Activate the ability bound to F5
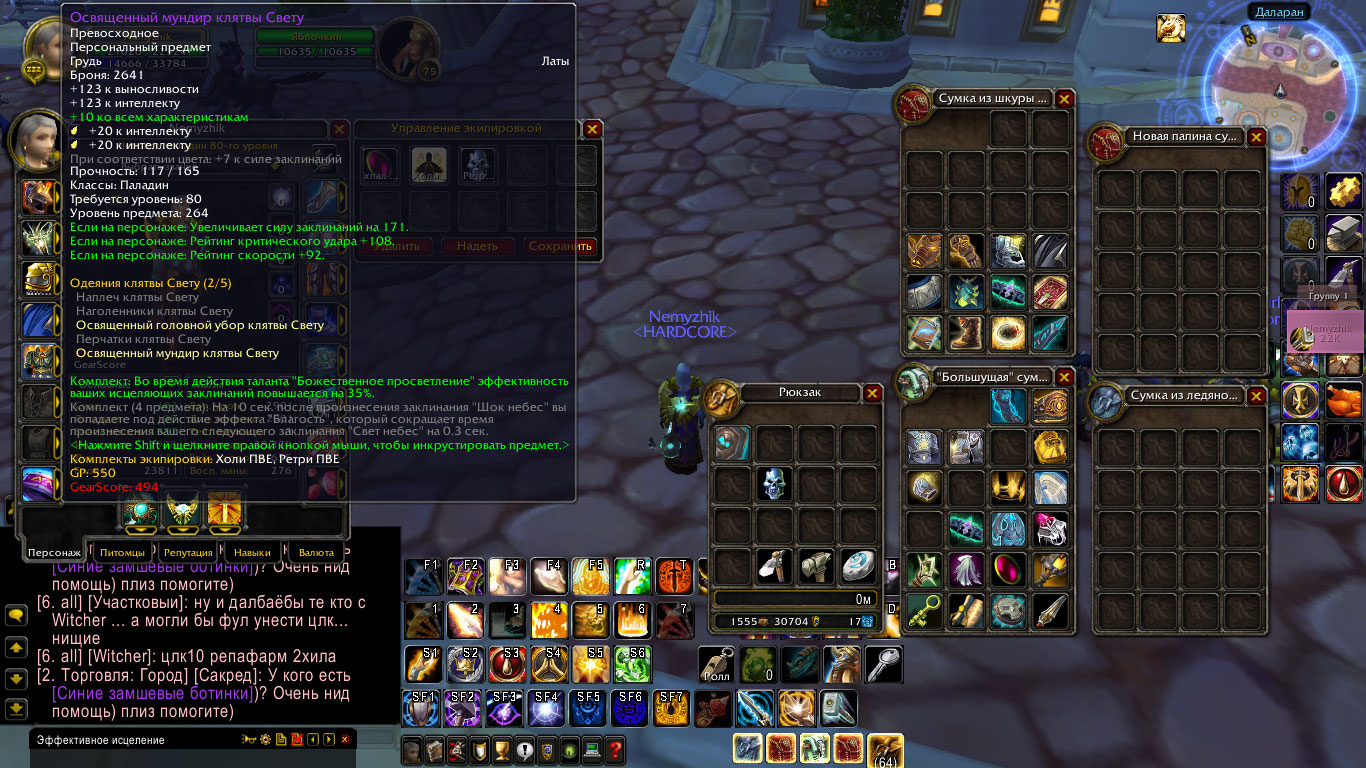Screen dimensions: 1366x768 (x=590, y=577)
